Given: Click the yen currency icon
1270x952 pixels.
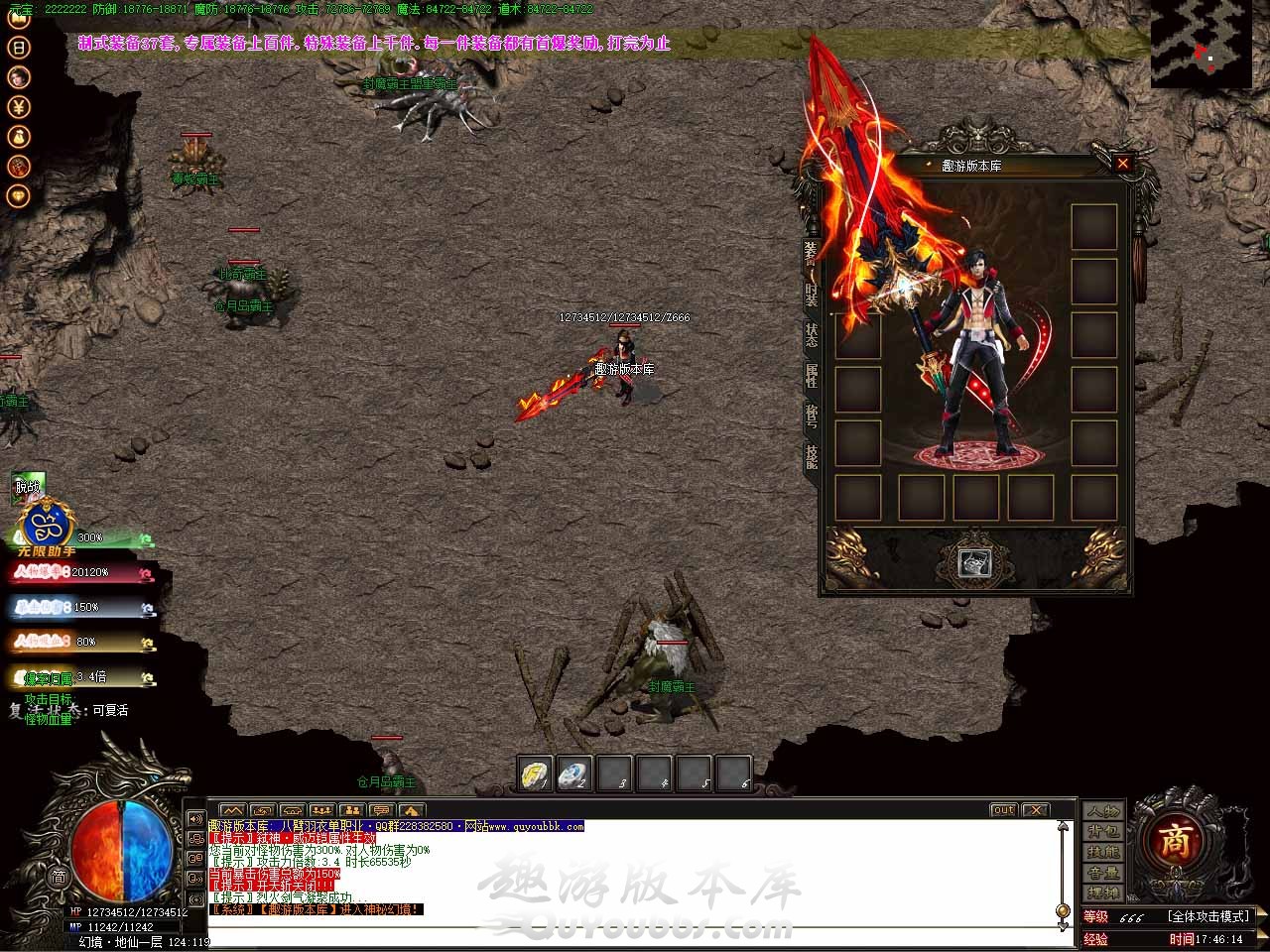Looking at the screenshot, I should tap(19, 106).
